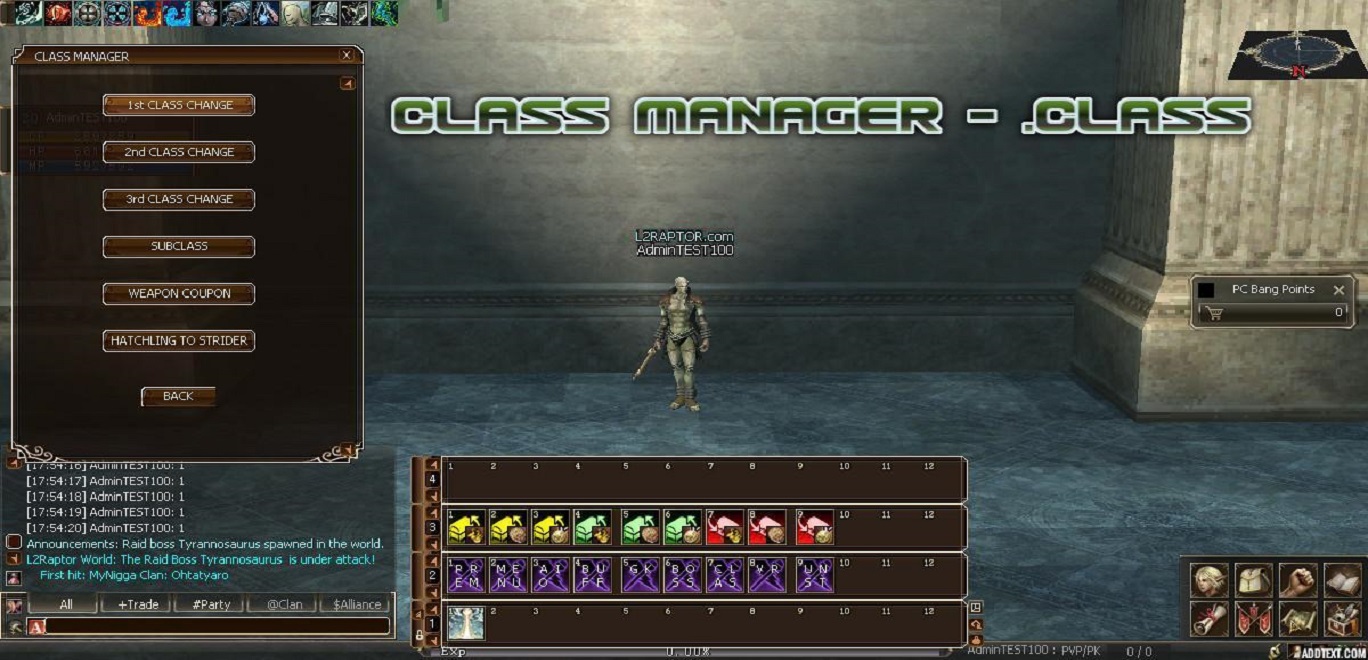
Task: Show the @Clan chat tab
Action: pyautogui.click(x=281, y=604)
